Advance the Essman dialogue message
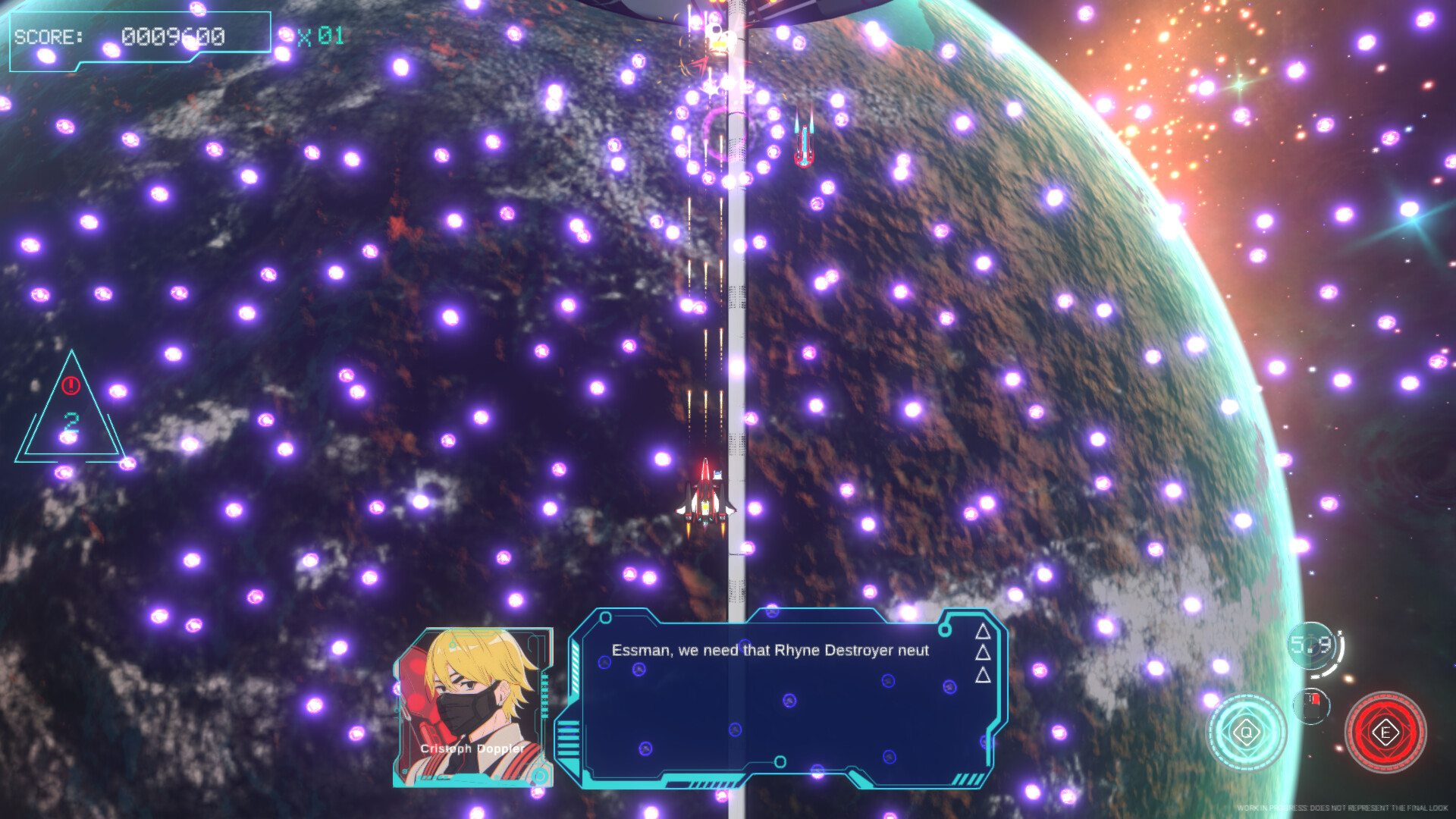This screenshot has width=1456, height=819. pos(771,650)
